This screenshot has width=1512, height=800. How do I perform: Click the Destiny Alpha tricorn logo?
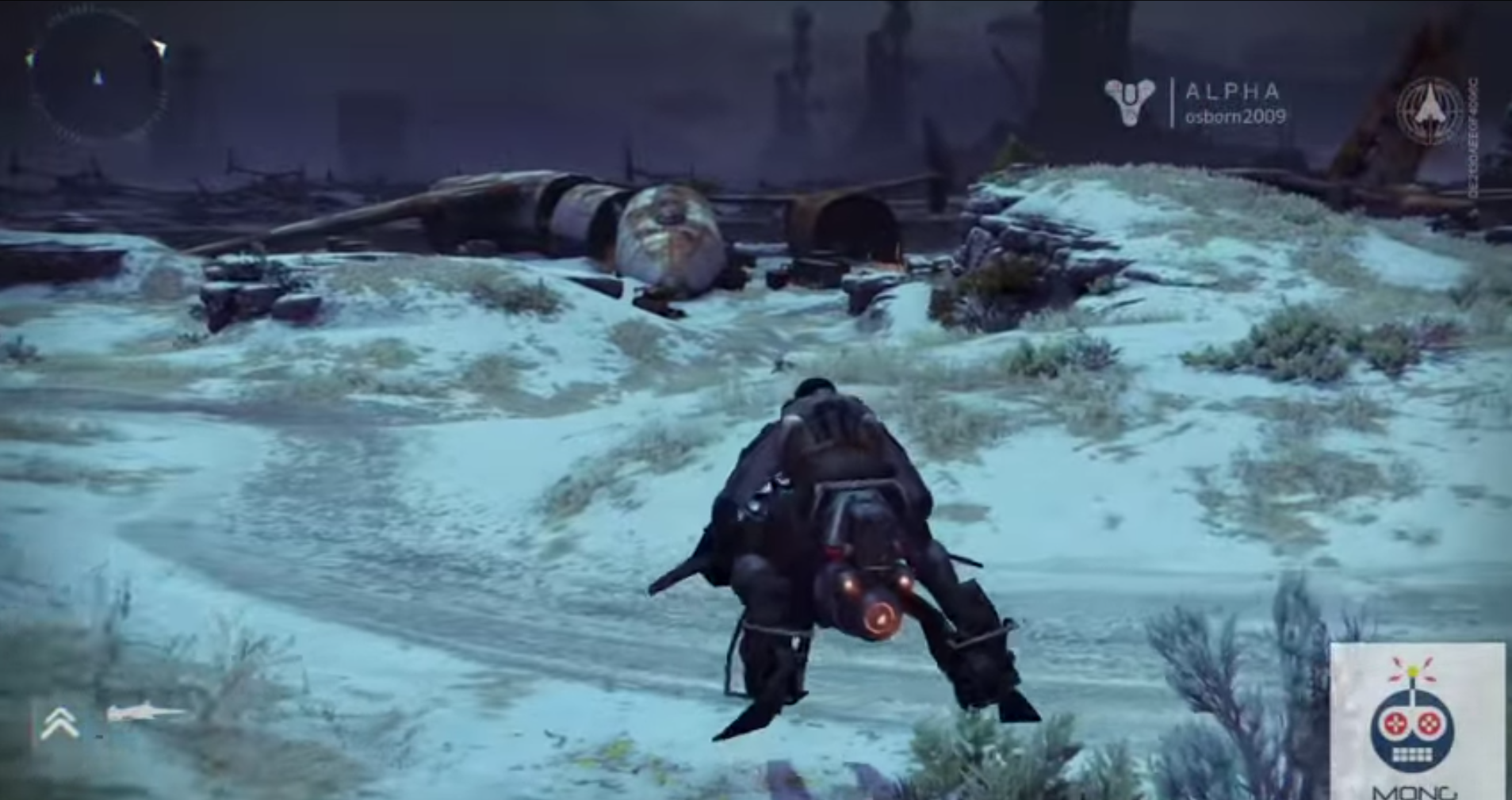pyautogui.click(x=1129, y=102)
